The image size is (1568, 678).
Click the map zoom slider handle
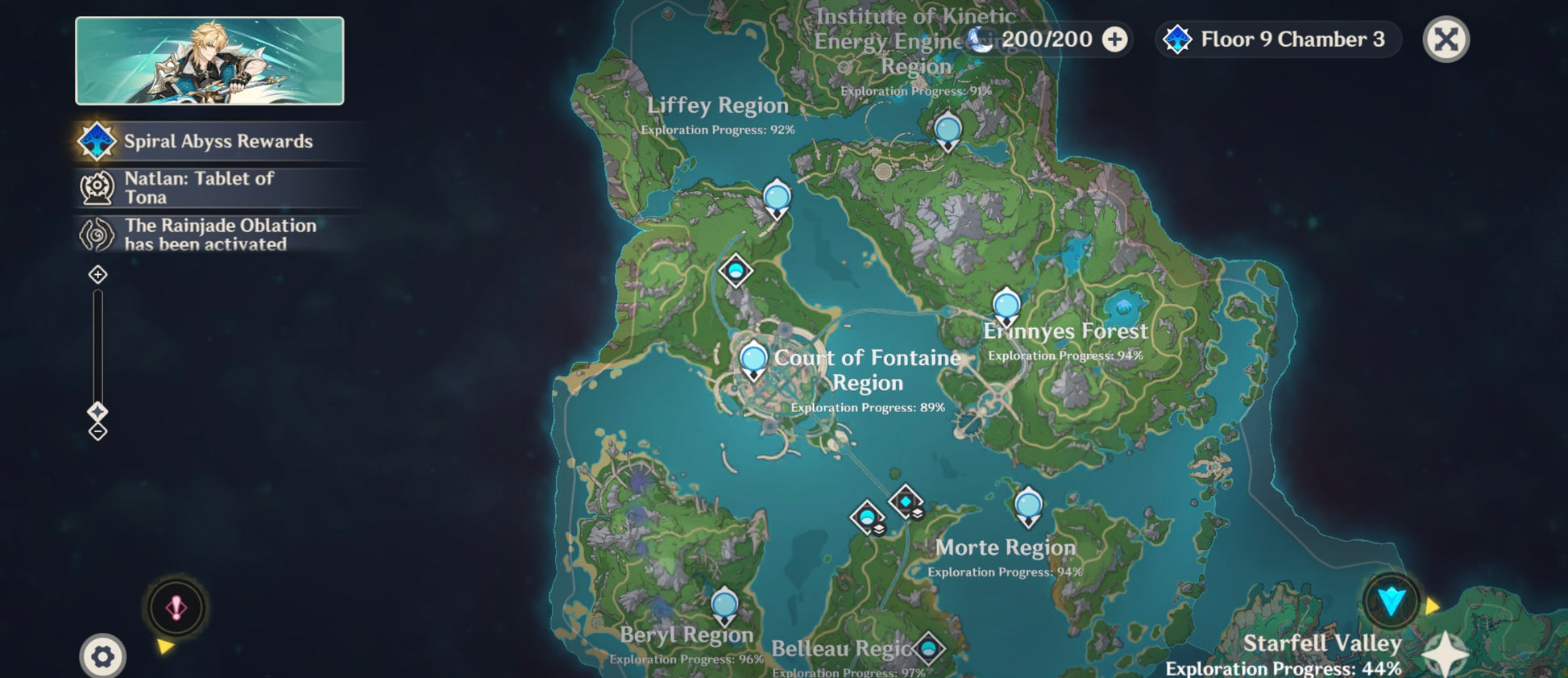click(97, 412)
